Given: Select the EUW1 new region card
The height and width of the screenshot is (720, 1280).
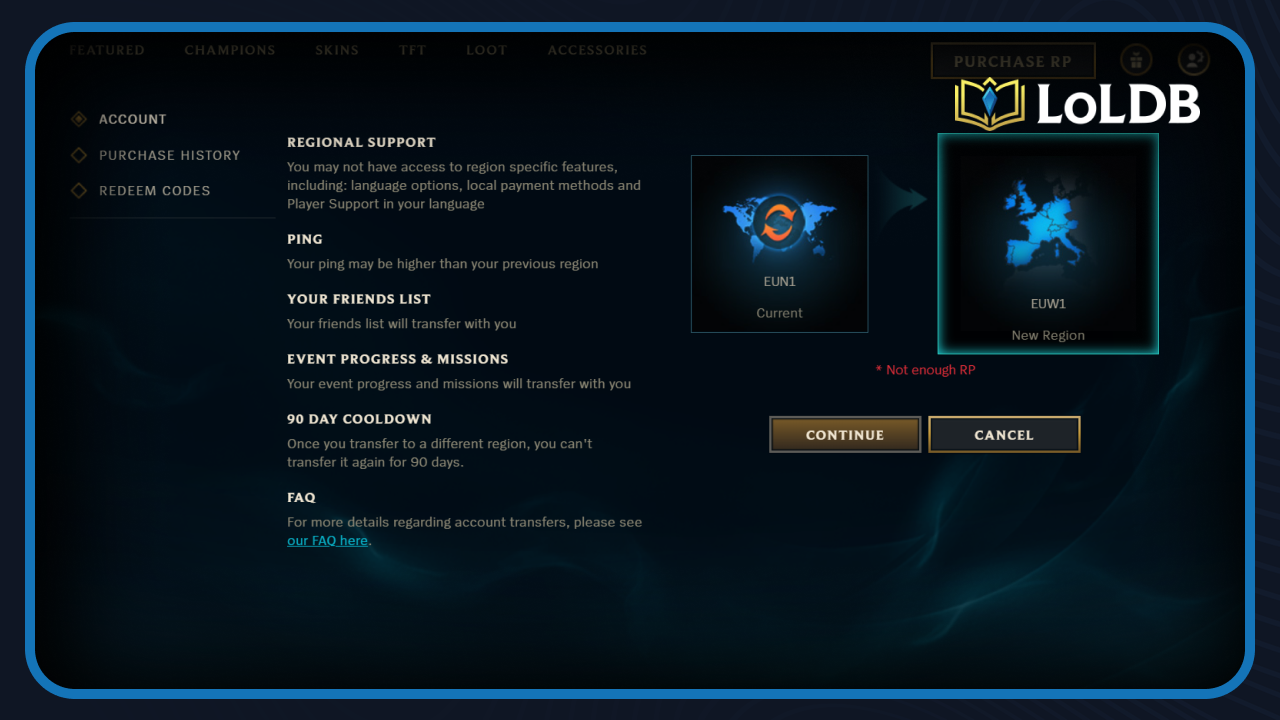Looking at the screenshot, I should (x=1047, y=243).
